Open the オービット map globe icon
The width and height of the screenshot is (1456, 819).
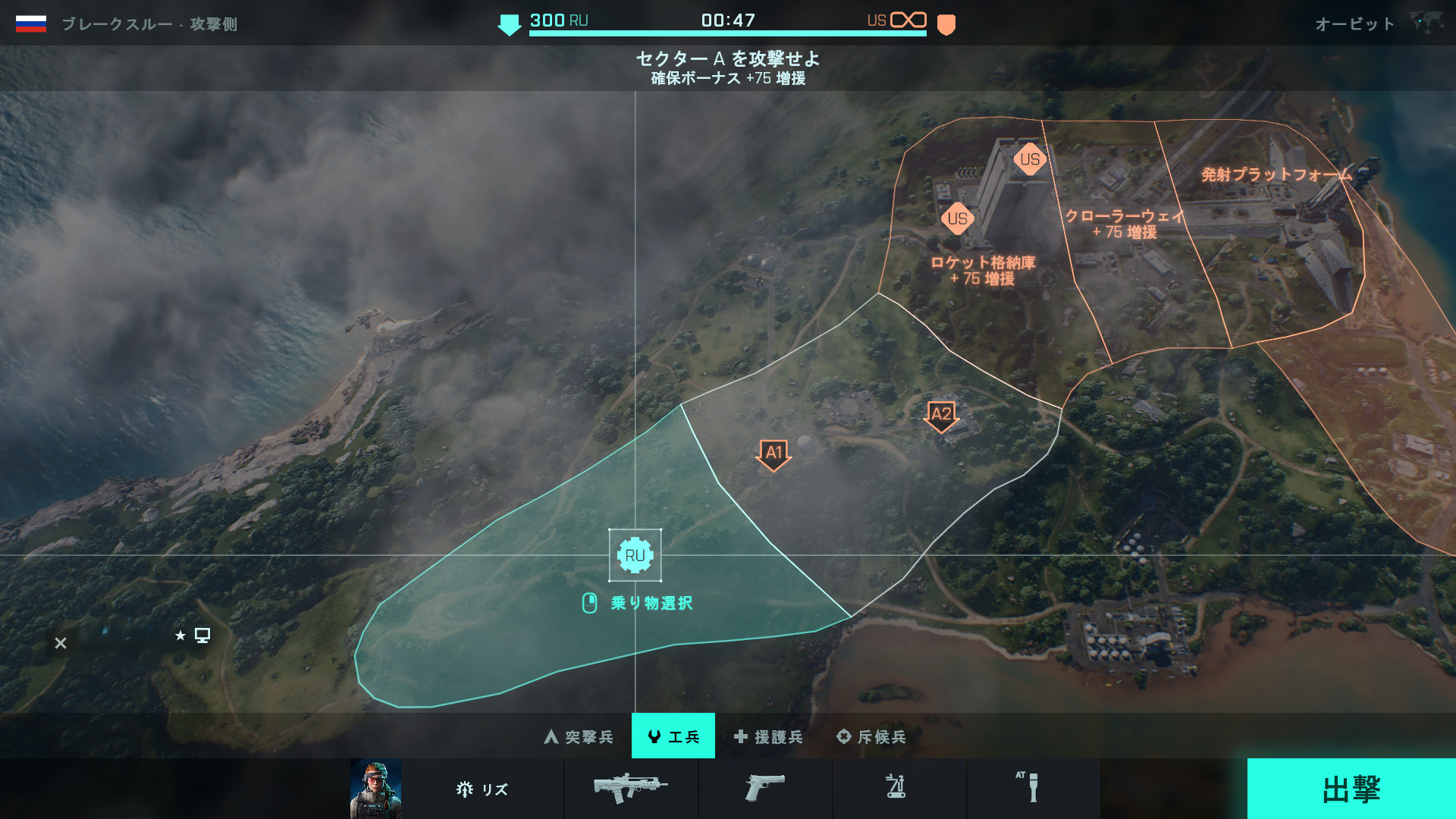[x=1425, y=23]
